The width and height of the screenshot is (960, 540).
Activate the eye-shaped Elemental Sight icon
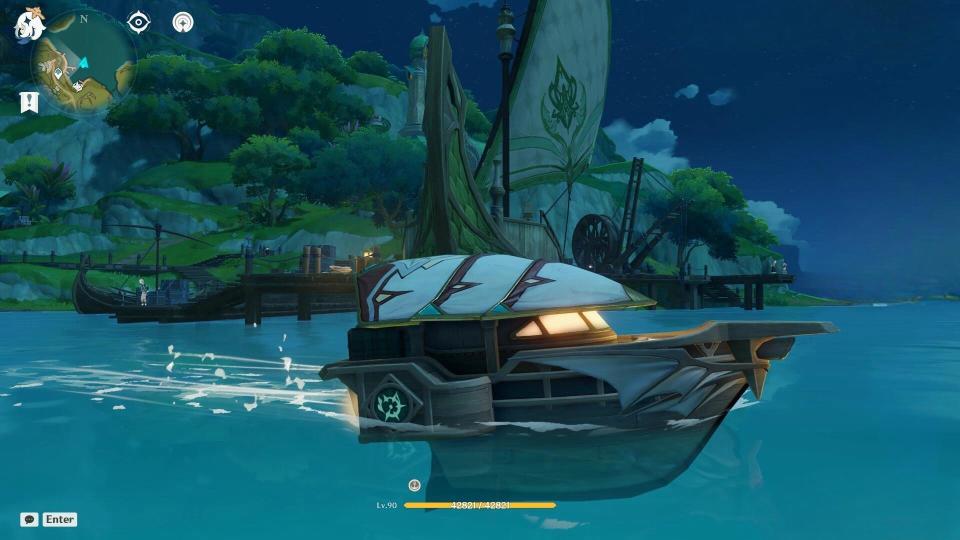139,22
